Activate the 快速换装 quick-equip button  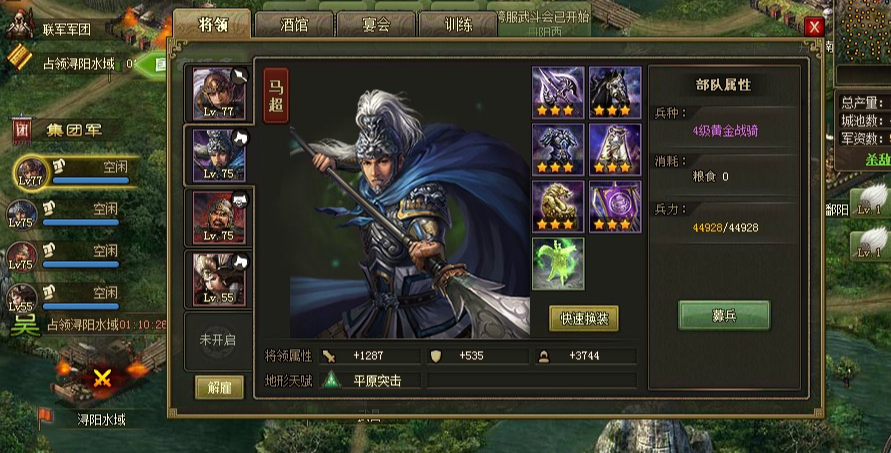click(x=583, y=319)
